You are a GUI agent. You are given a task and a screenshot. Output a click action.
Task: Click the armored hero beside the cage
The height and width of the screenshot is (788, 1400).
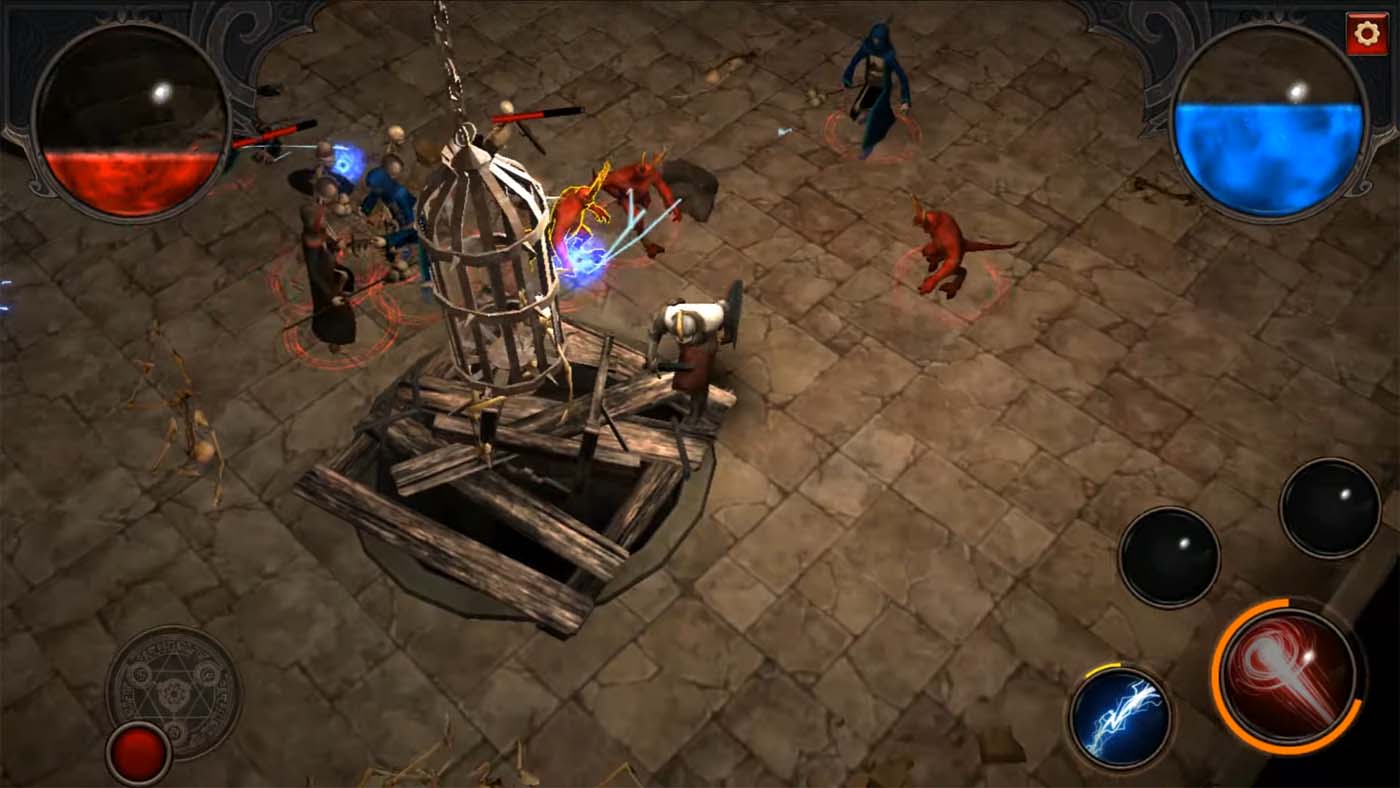[692, 340]
